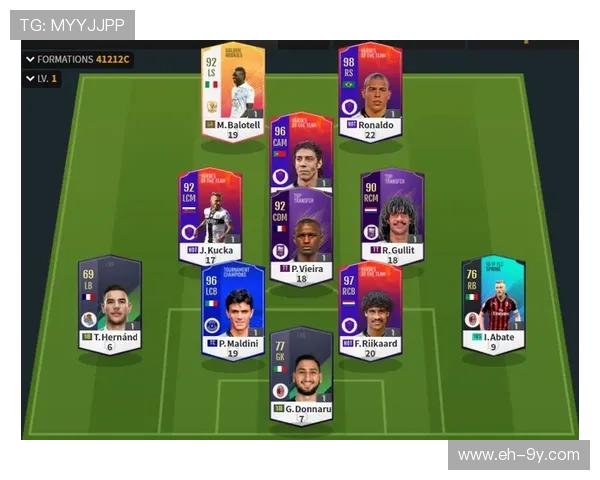Select goalkeeper G. Donnarumma card
This screenshot has height=480, width=600.
pos(301,374)
